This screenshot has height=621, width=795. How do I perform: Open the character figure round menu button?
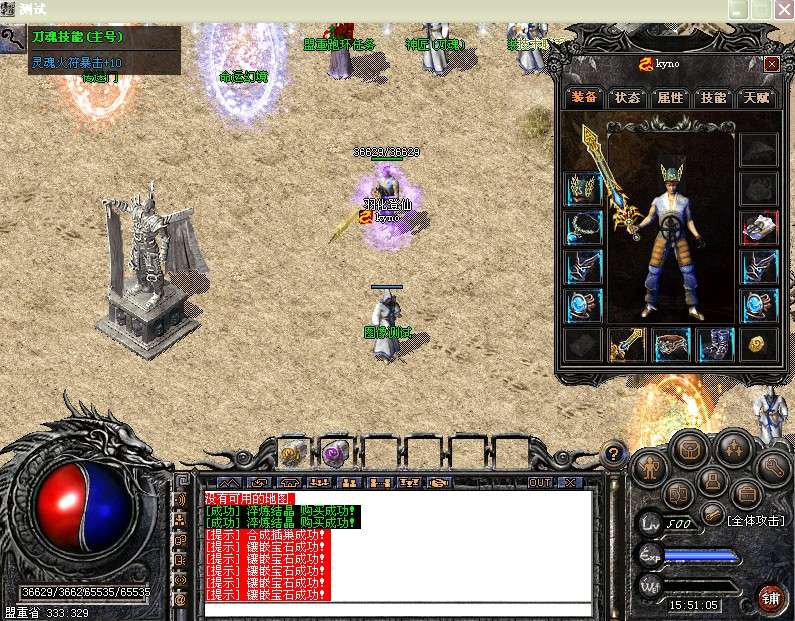tap(651, 466)
